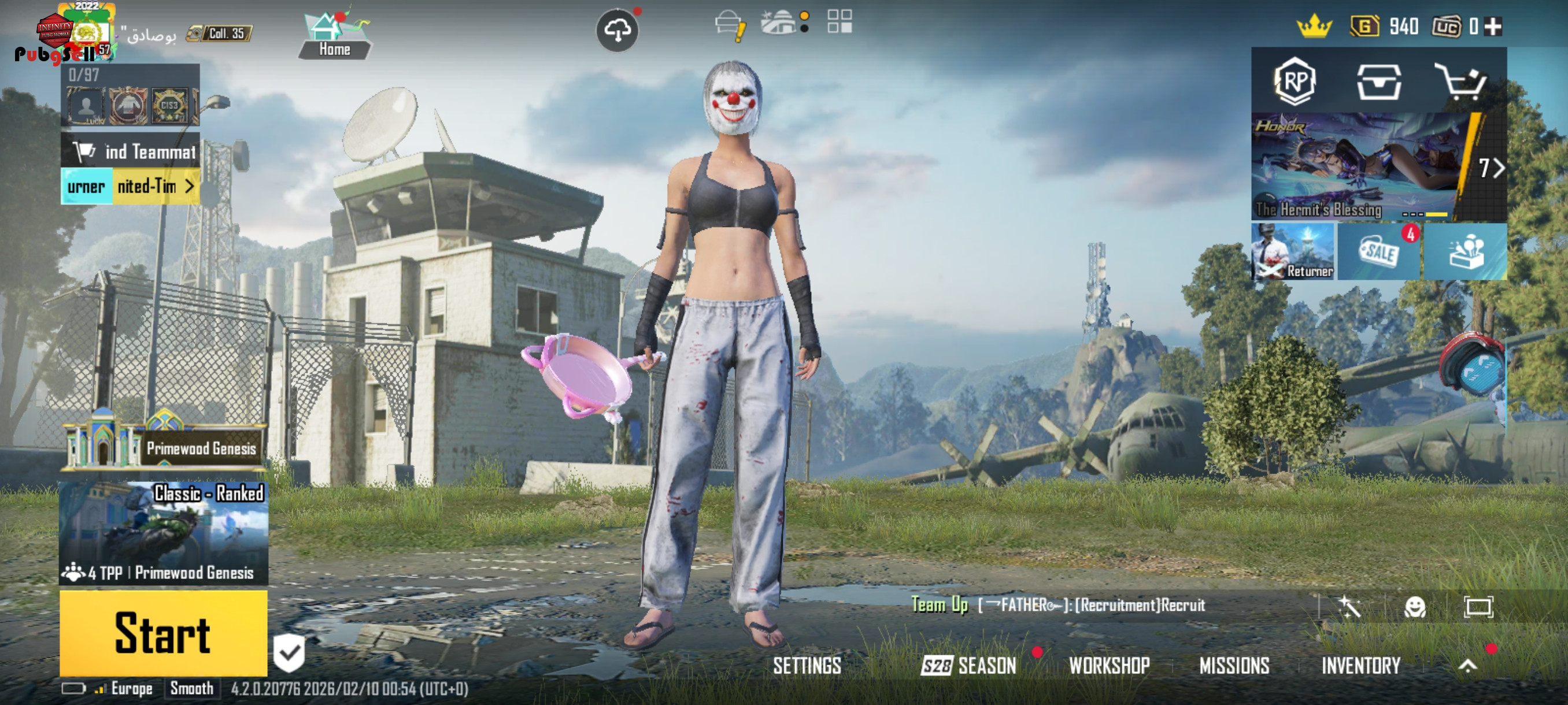This screenshot has height=705, width=1568.
Task: Open the shopping cart shop
Action: 1460,81
